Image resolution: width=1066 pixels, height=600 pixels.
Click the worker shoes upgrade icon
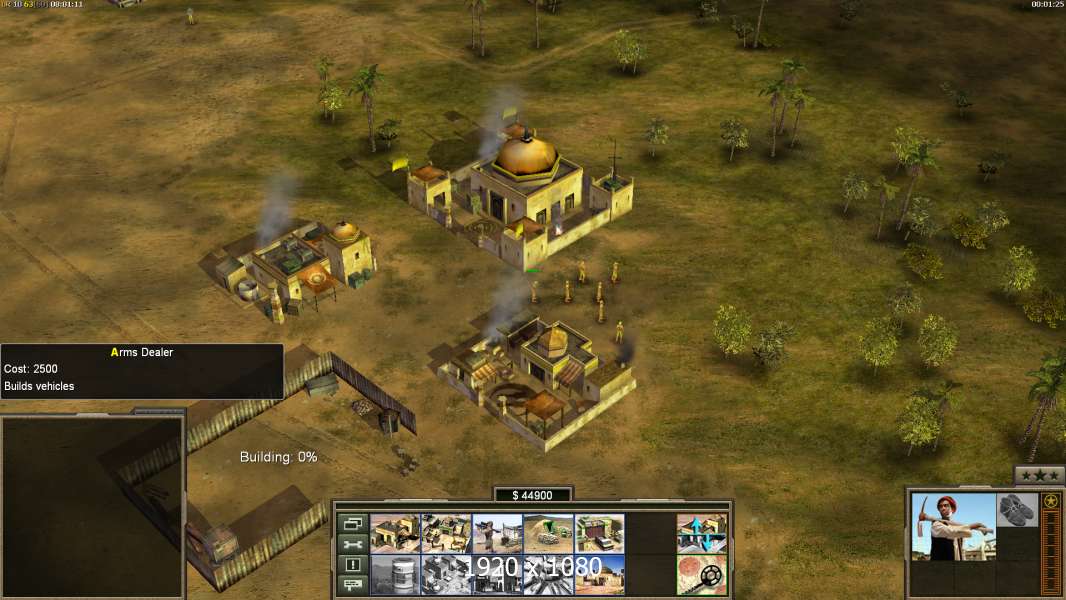pos(1017,508)
